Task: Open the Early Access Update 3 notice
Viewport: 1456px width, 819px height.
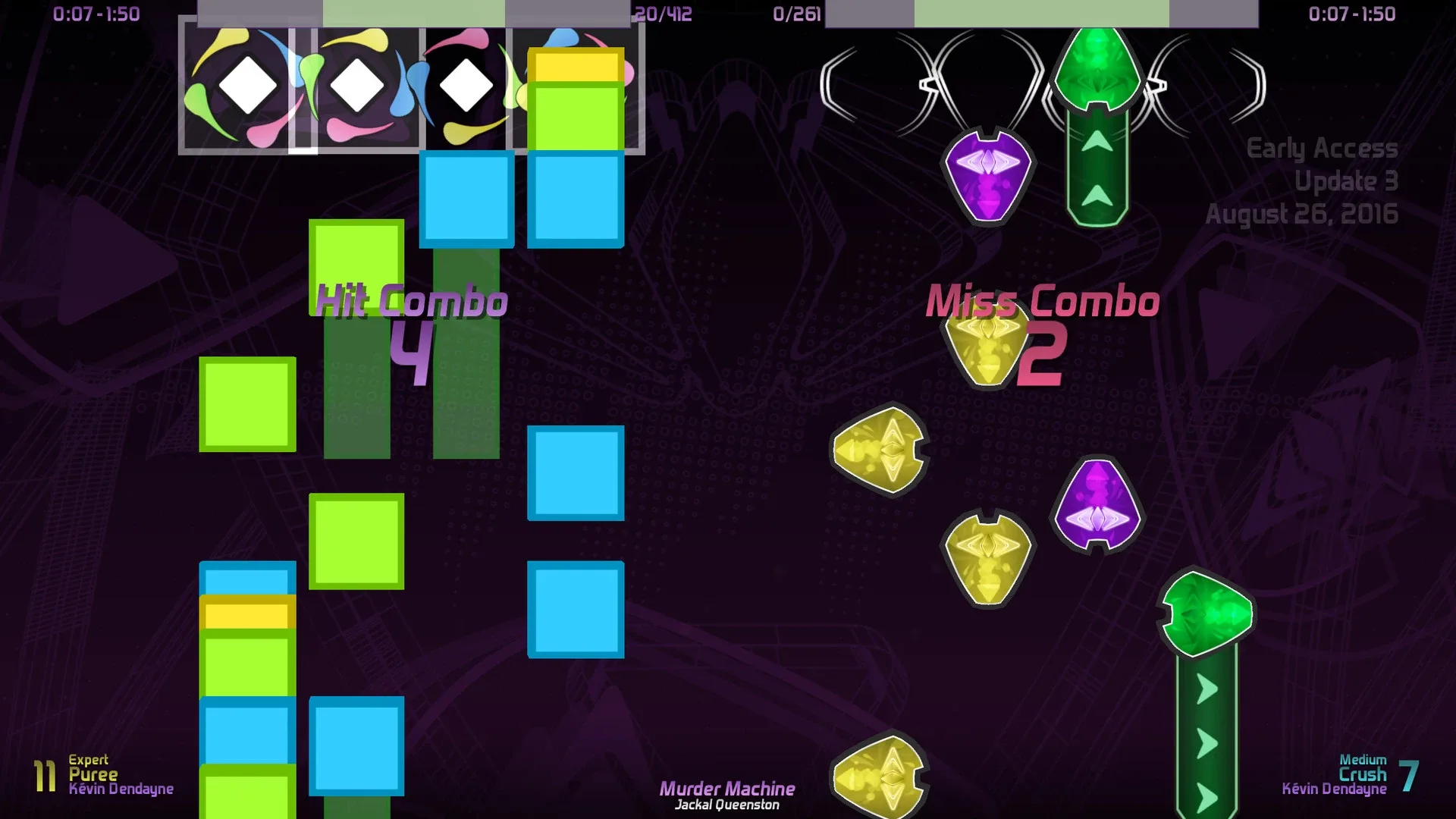Action: pyautogui.click(x=1324, y=181)
